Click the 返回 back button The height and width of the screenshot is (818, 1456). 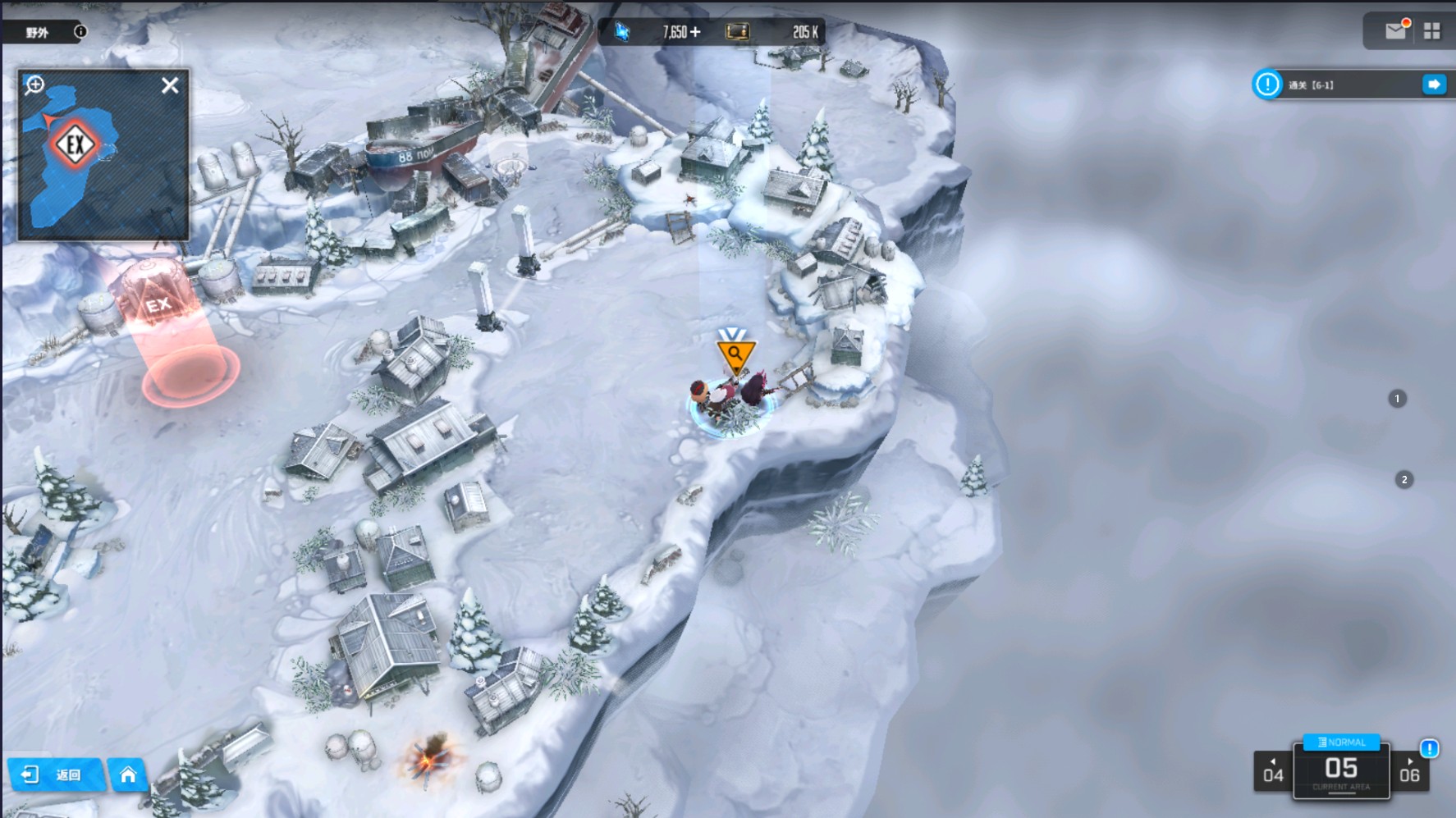click(56, 775)
